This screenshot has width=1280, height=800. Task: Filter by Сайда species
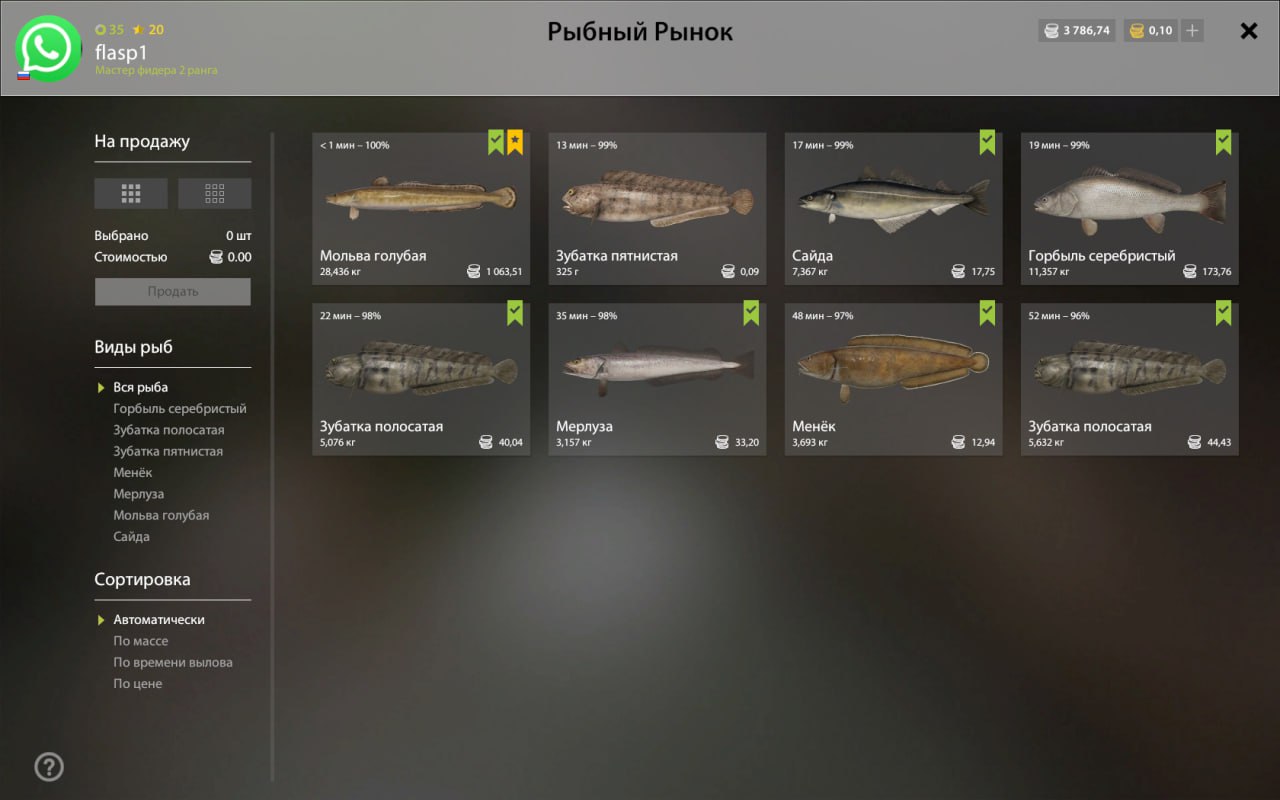pos(131,537)
